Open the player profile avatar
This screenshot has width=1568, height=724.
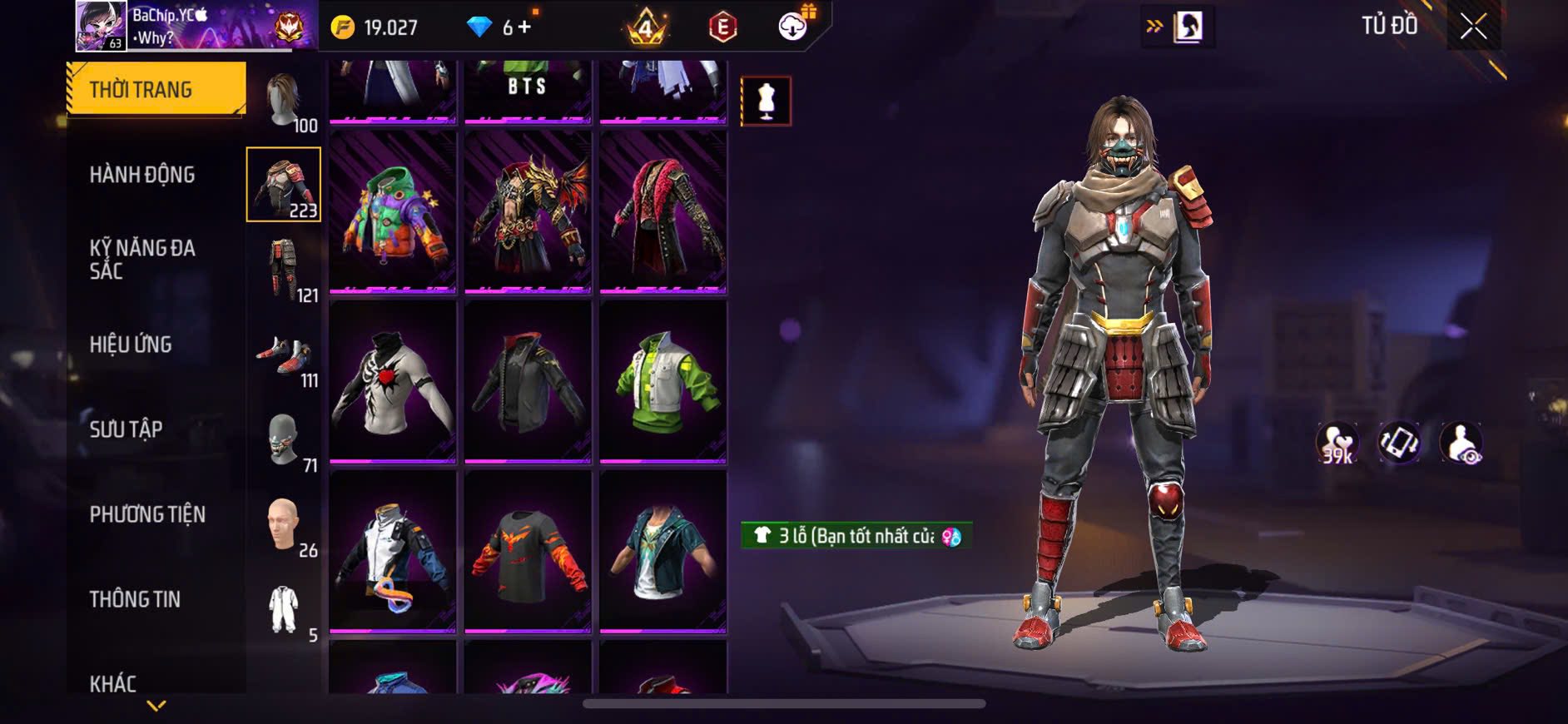coord(102,26)
